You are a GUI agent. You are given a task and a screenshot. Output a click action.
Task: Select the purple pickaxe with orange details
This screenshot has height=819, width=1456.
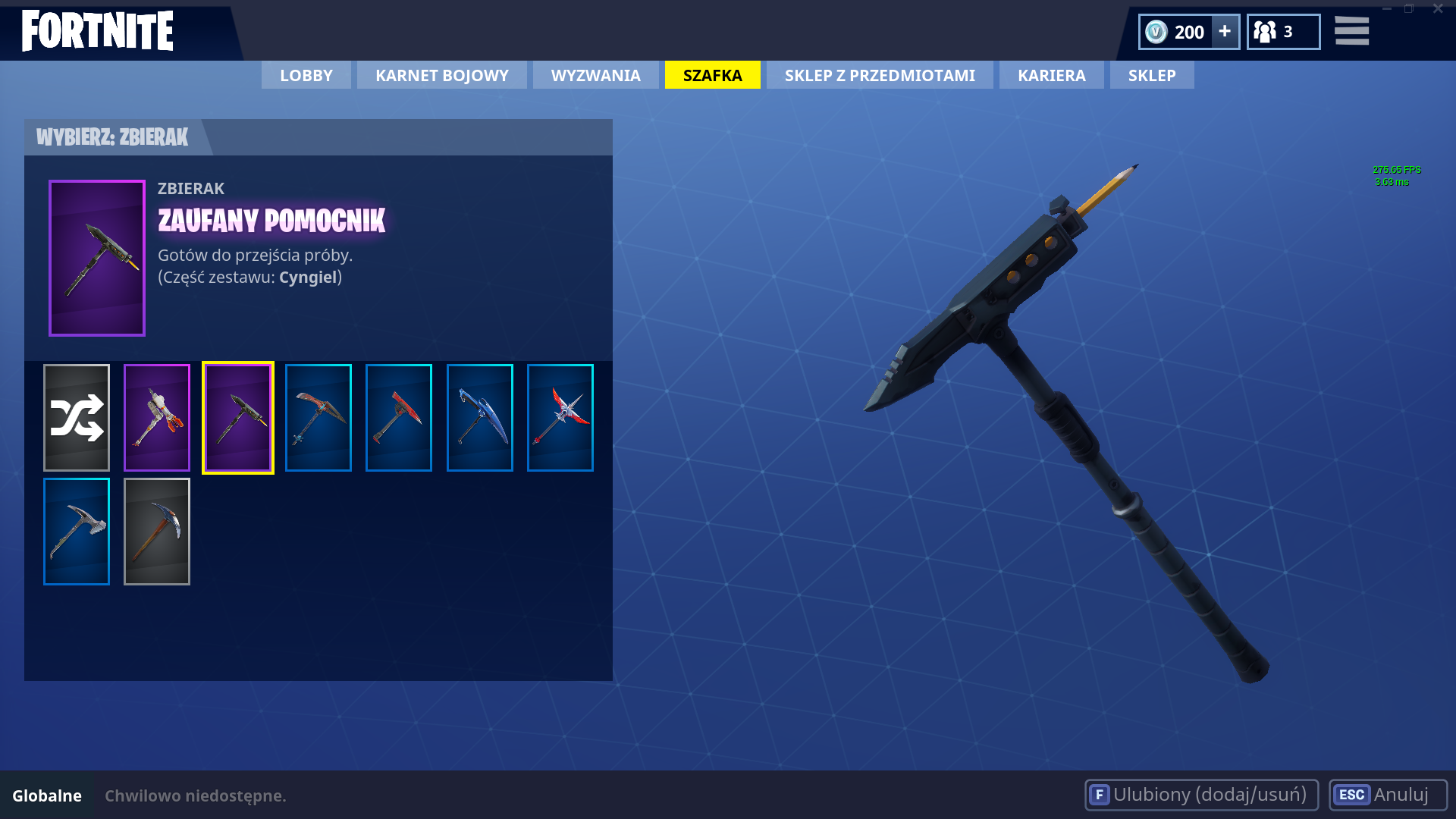click(x=157, y=416)
